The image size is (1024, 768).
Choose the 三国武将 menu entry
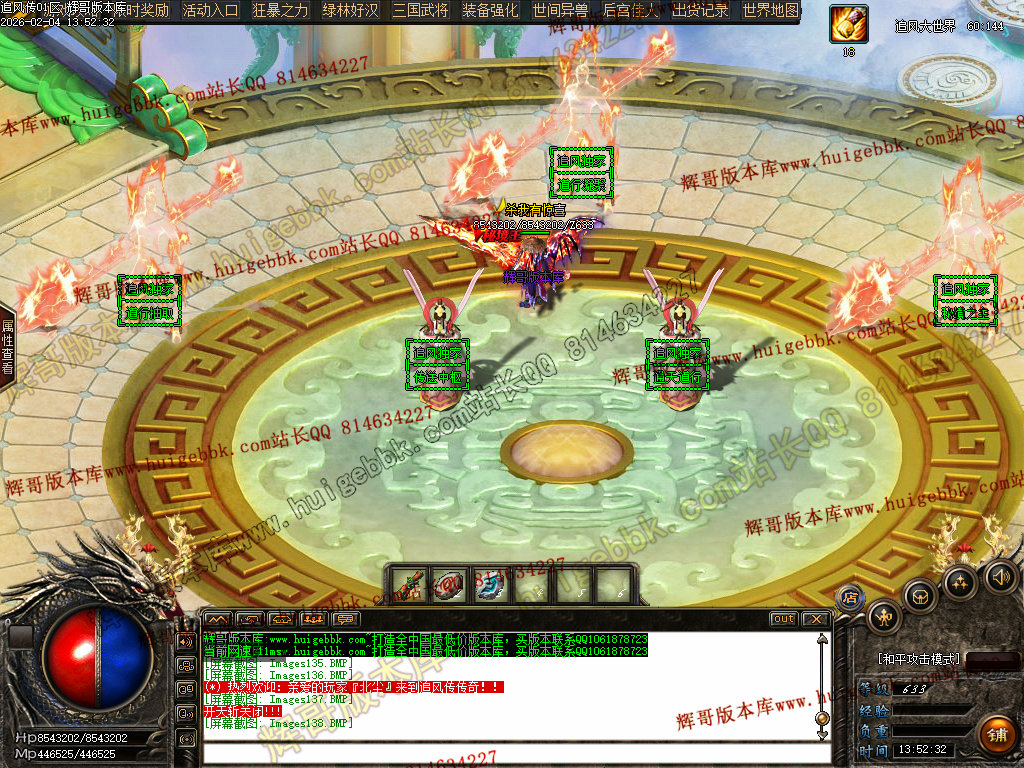(421, 11)
